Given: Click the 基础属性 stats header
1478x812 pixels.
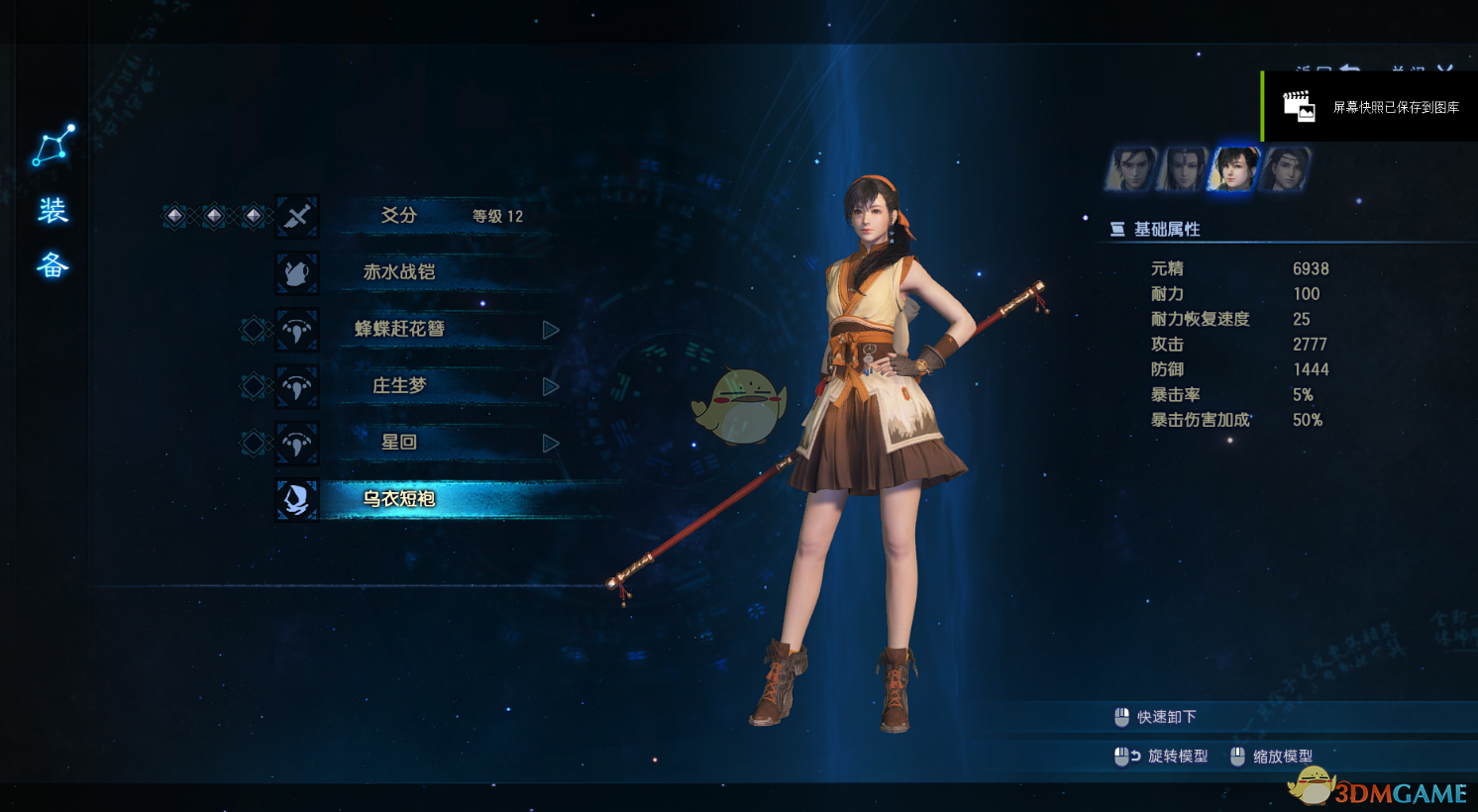Looking at the screenshot, I should click(x=1166, y=230).
